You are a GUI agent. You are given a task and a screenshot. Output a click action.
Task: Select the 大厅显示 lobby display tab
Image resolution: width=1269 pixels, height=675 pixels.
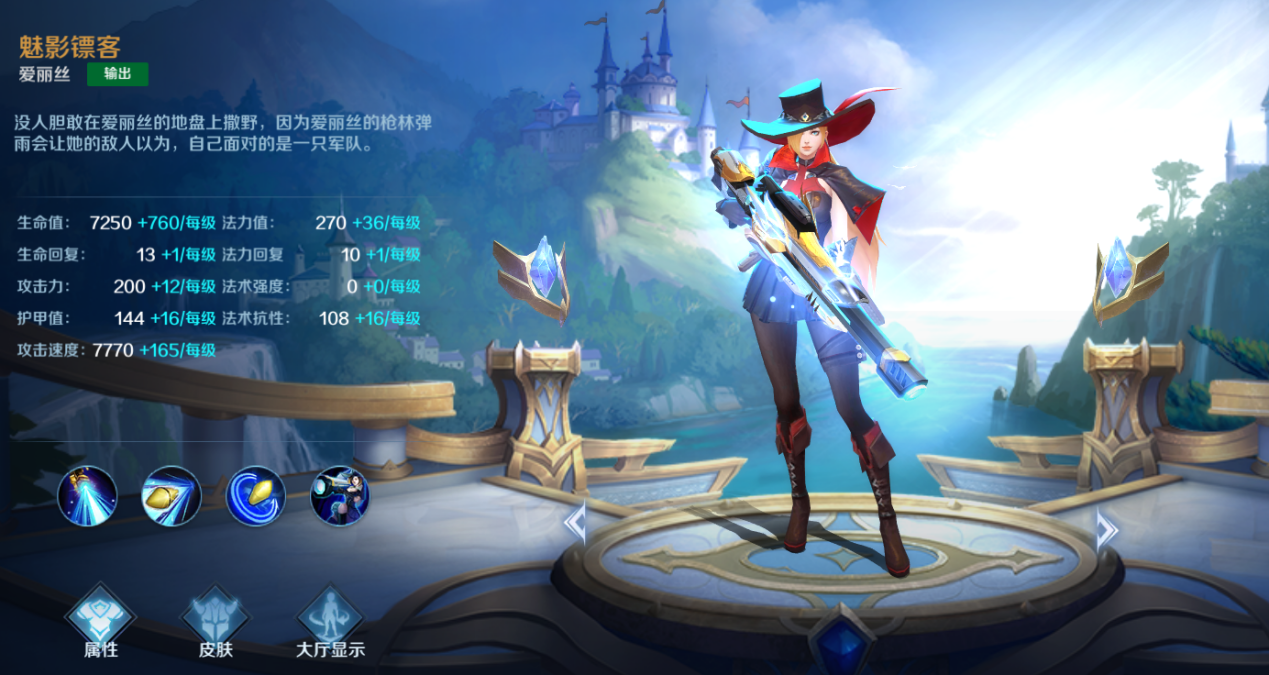(330, 621)
